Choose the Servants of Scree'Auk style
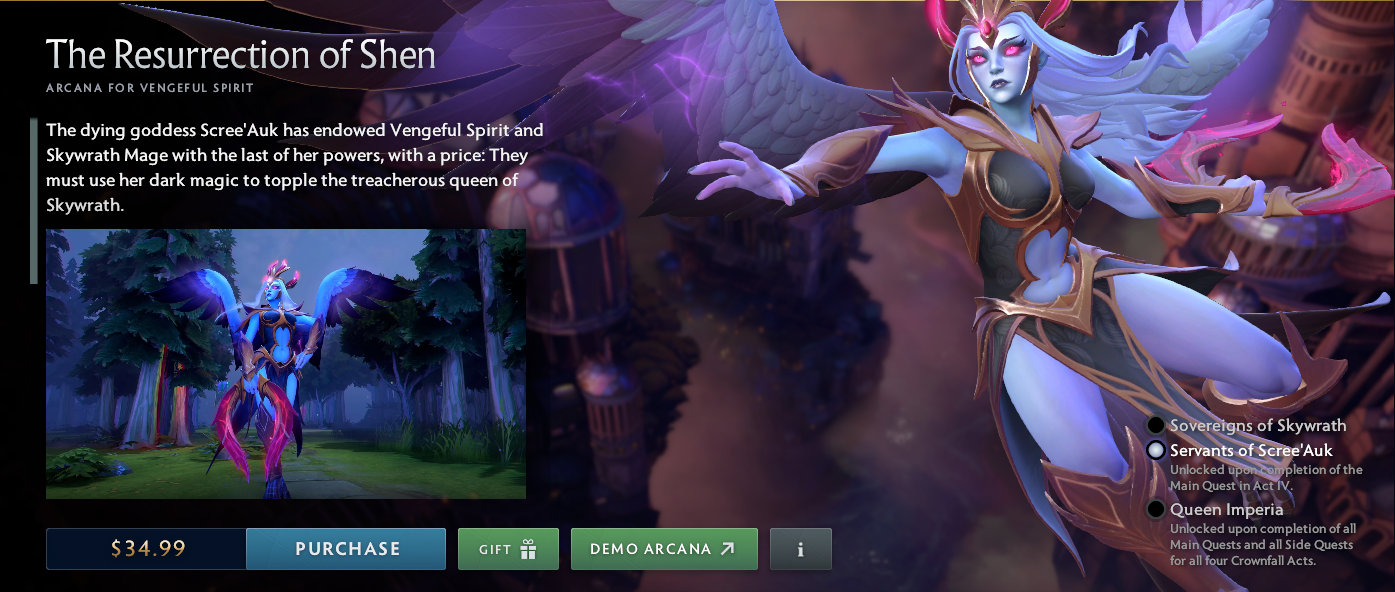Viewport: 1395px width, 592px height. [1156, 451]
